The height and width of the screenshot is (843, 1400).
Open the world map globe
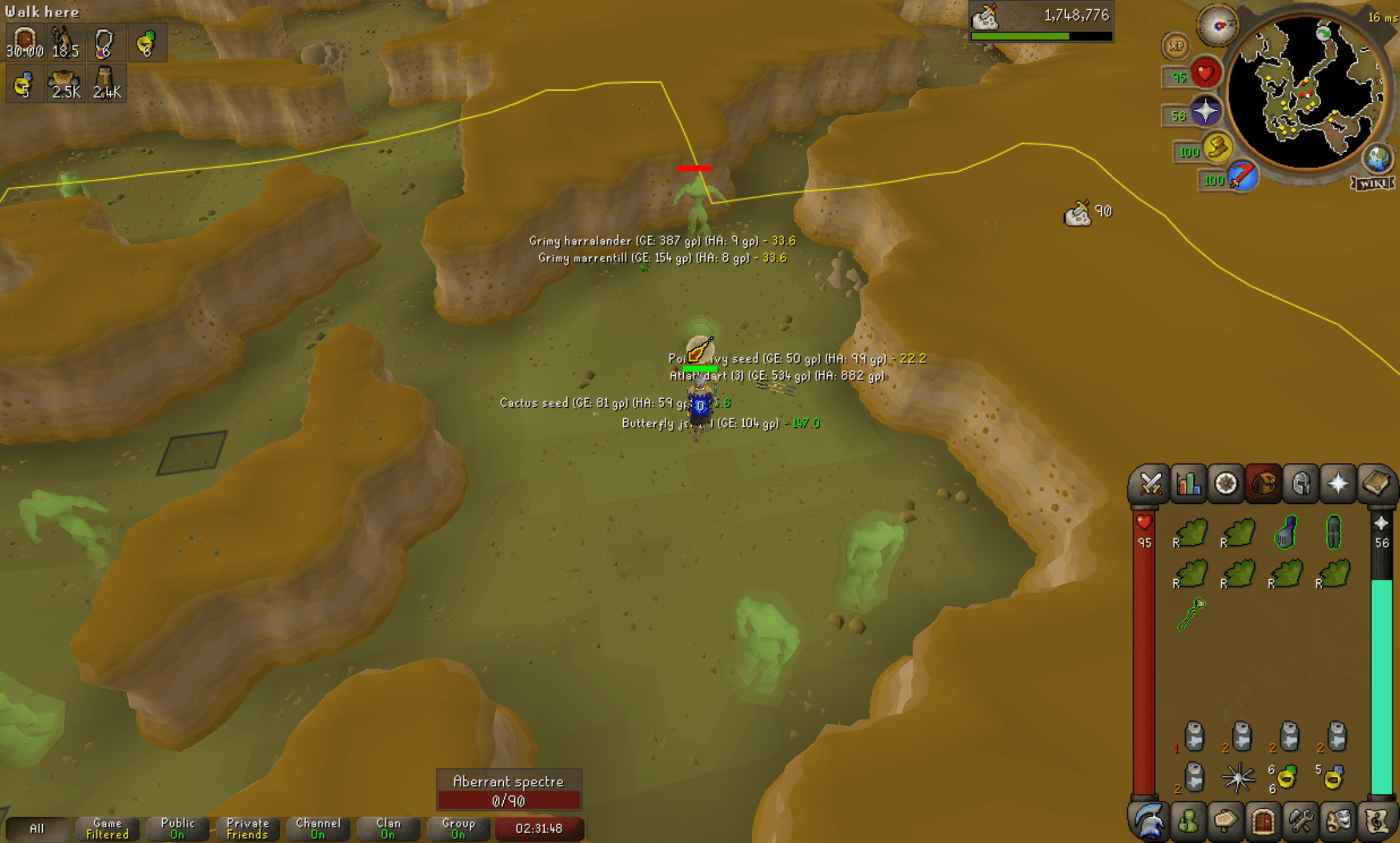click(1377, 157)
